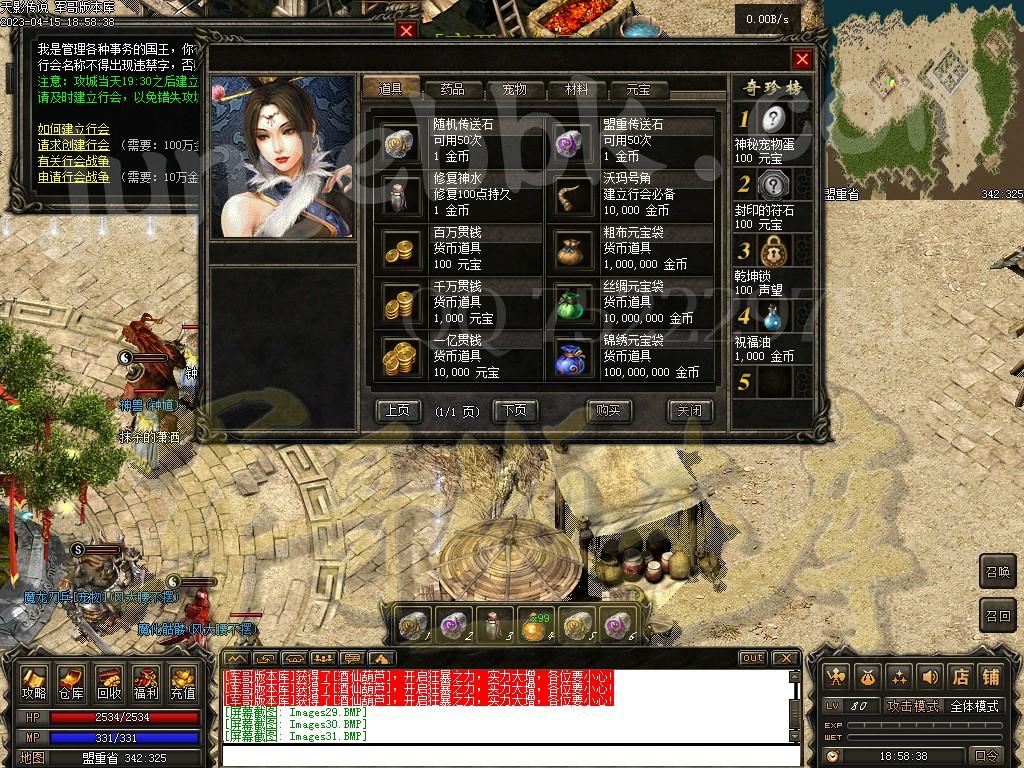
Task: Switch to the 药品 shop tab
Action: [451, 89]
